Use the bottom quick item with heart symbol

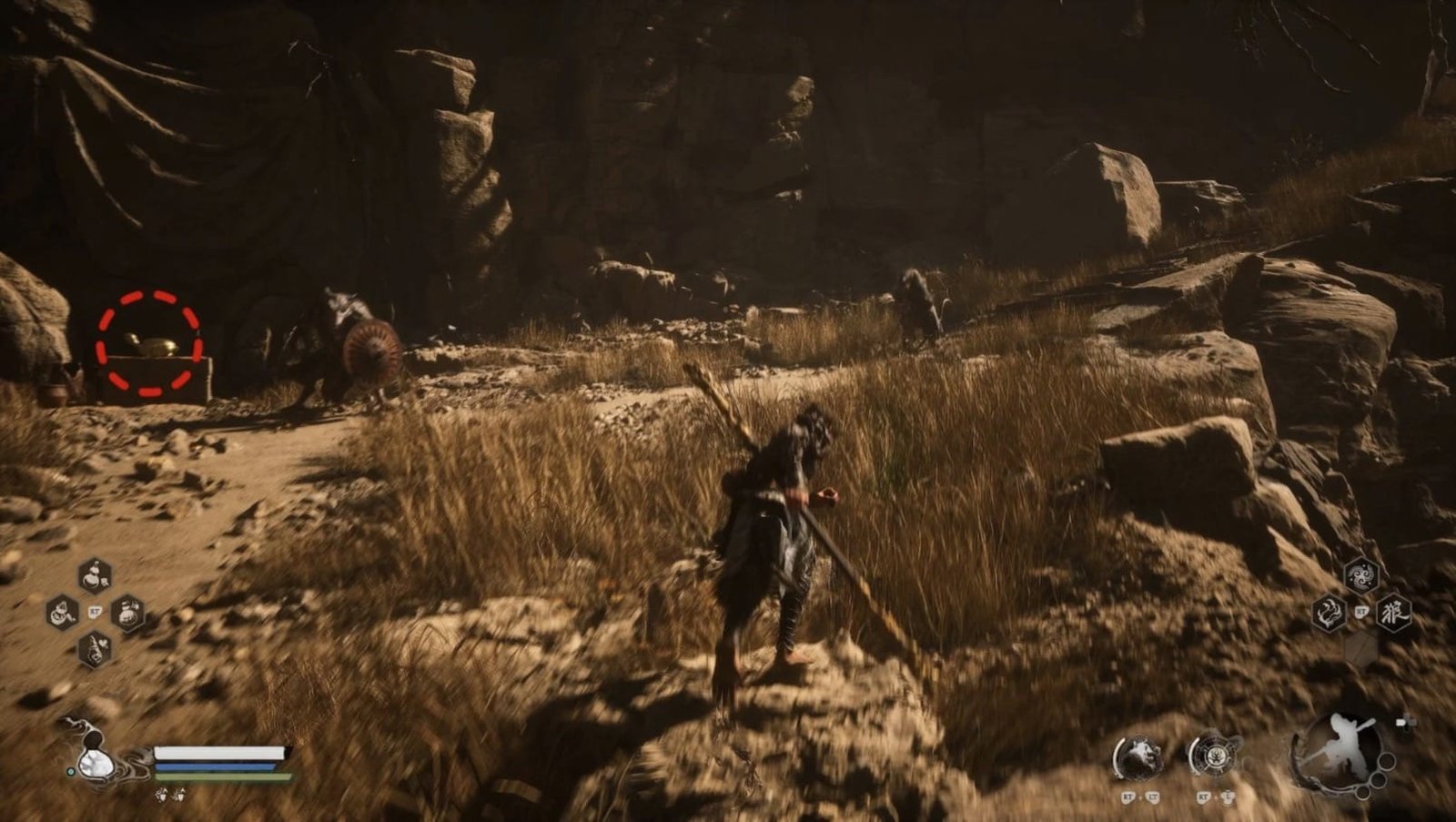point(95,649)
